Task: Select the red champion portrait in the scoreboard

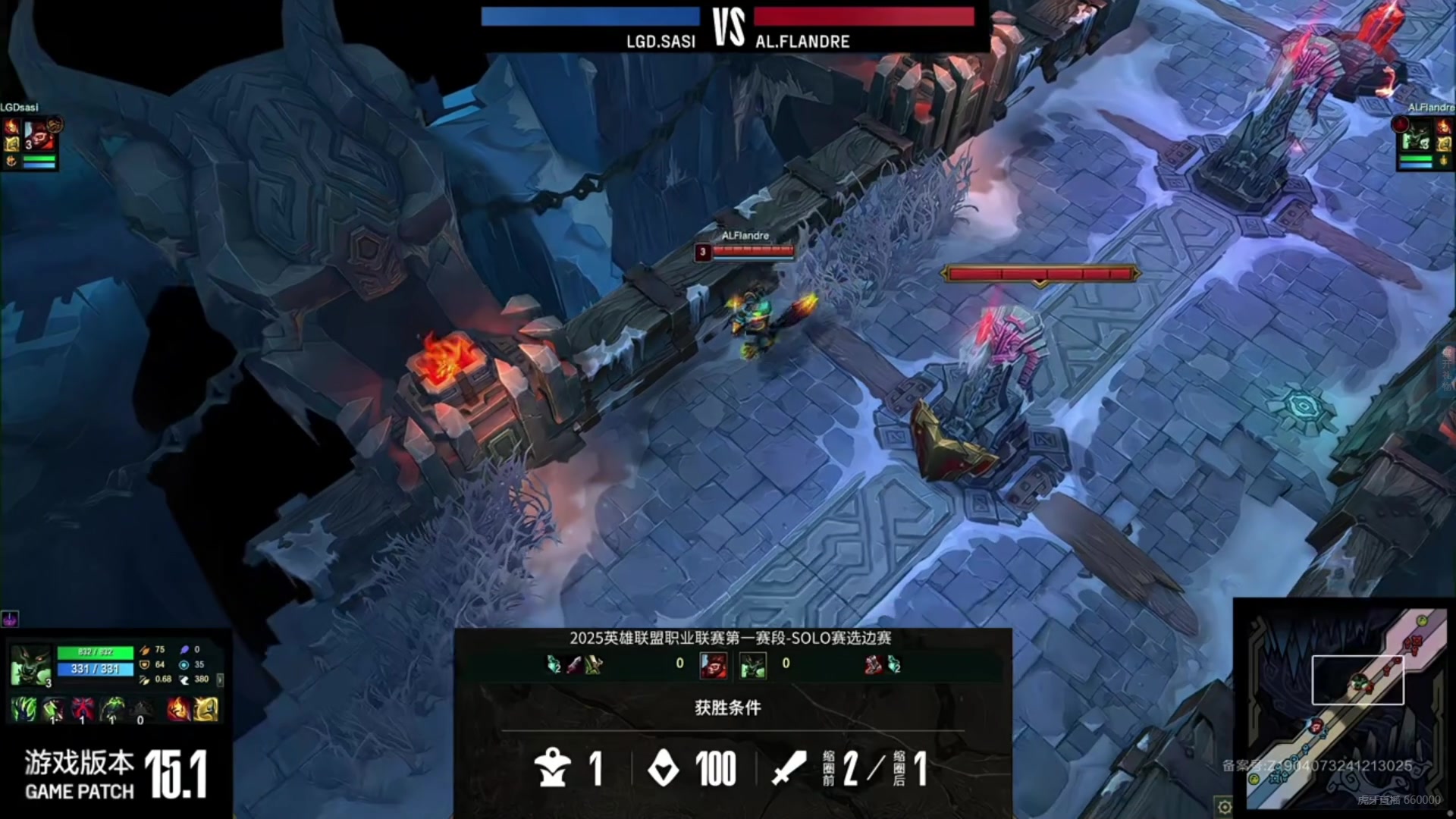Action: (x=713, y=665)
